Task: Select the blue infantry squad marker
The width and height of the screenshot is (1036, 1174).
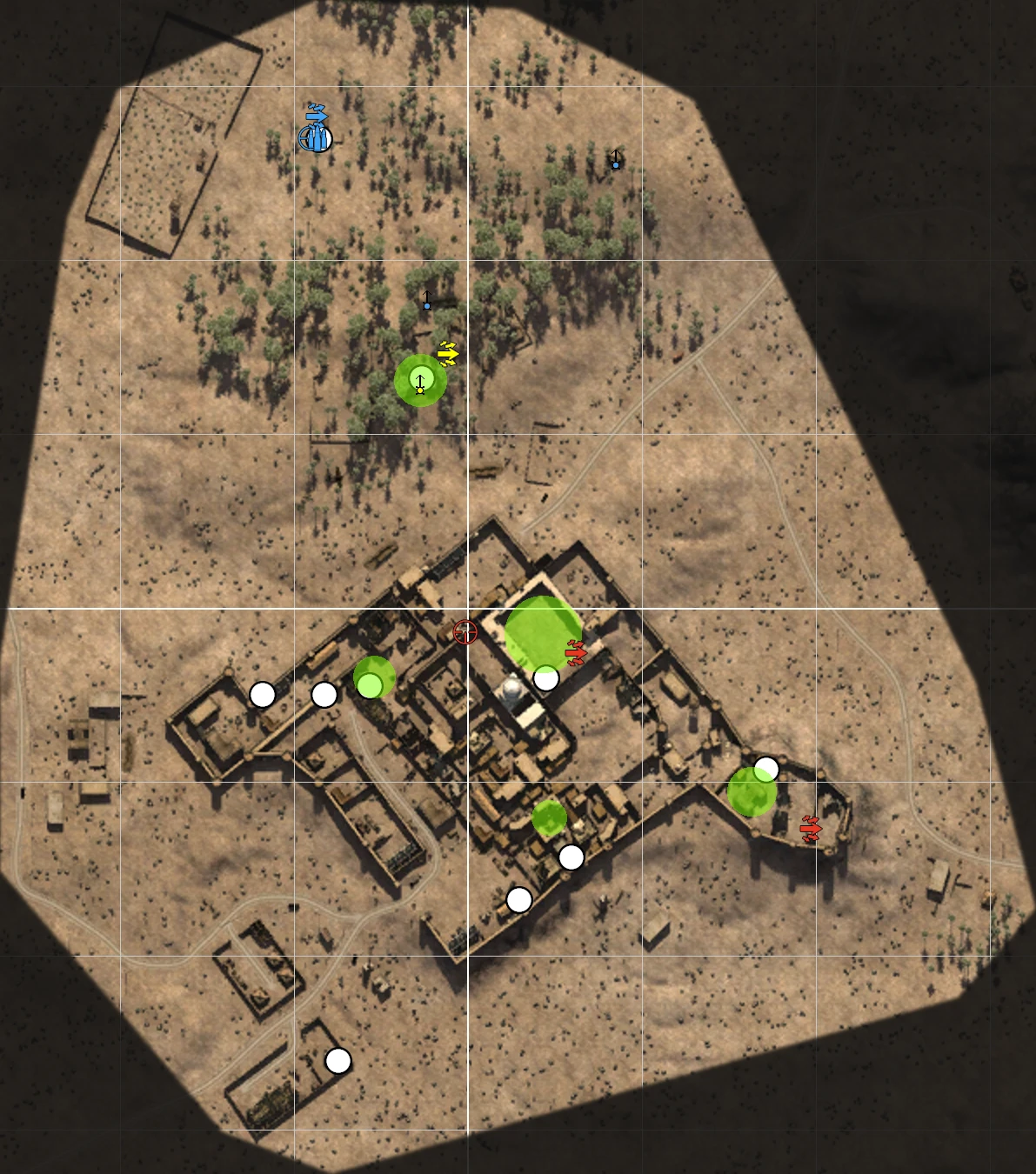Action: pos(316,137)
